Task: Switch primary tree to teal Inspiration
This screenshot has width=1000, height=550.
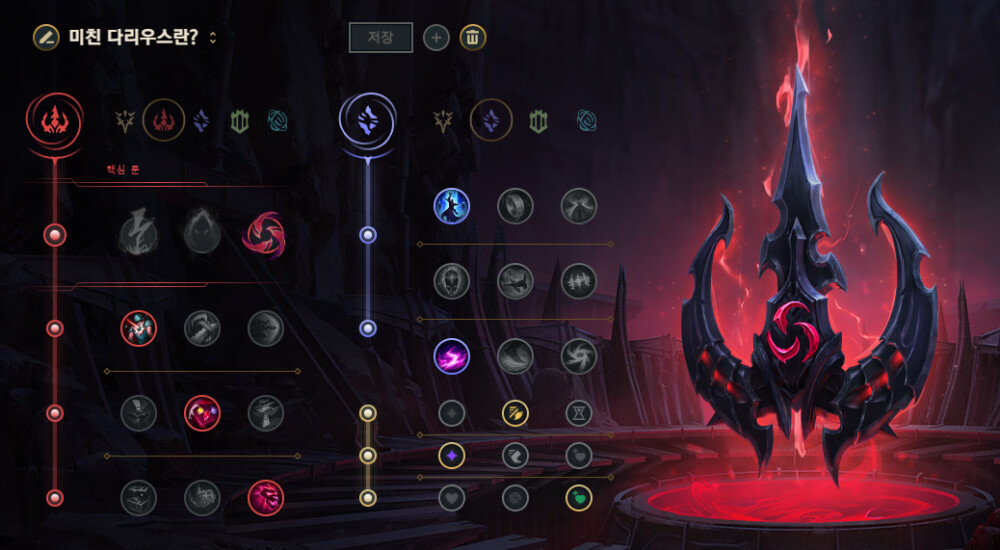Action: [279, 121]
